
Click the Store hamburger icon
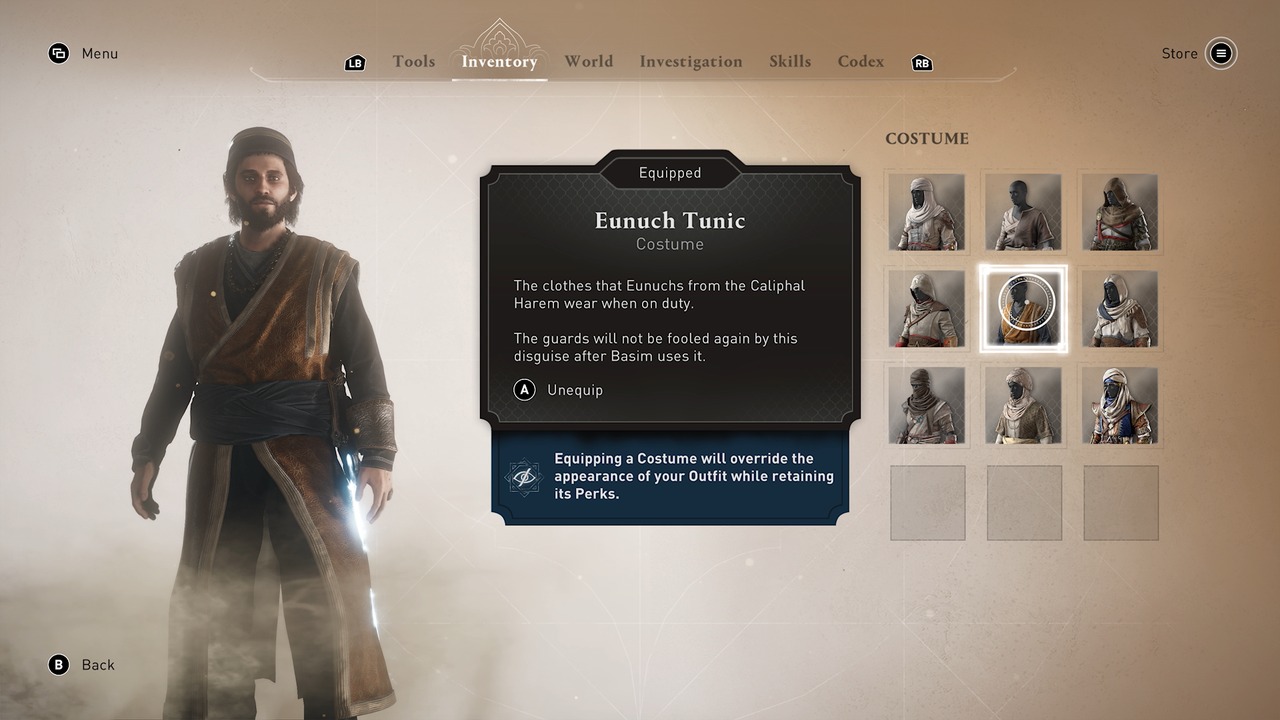(1222, 53)
